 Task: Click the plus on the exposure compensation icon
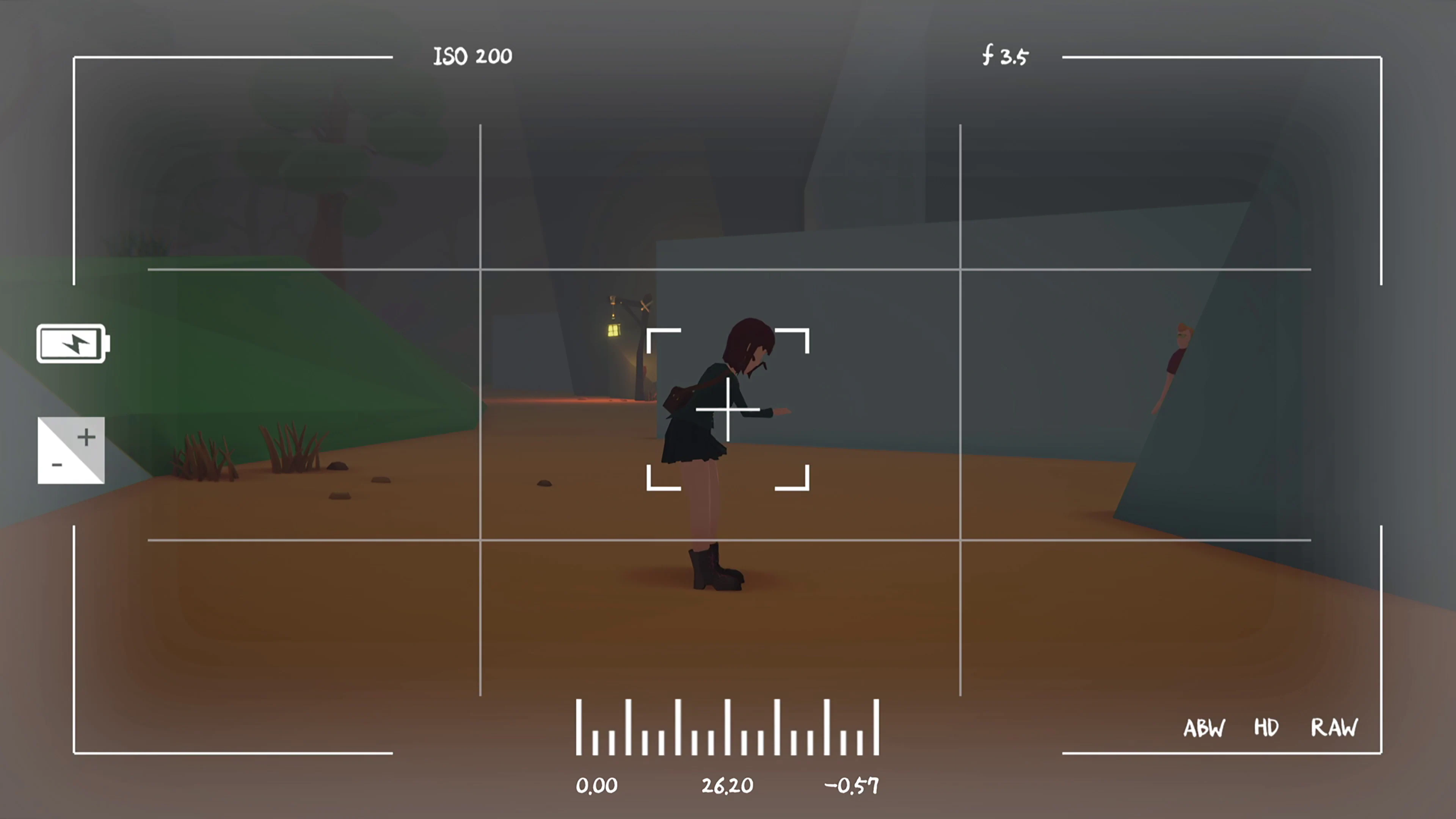pos(86,436)
